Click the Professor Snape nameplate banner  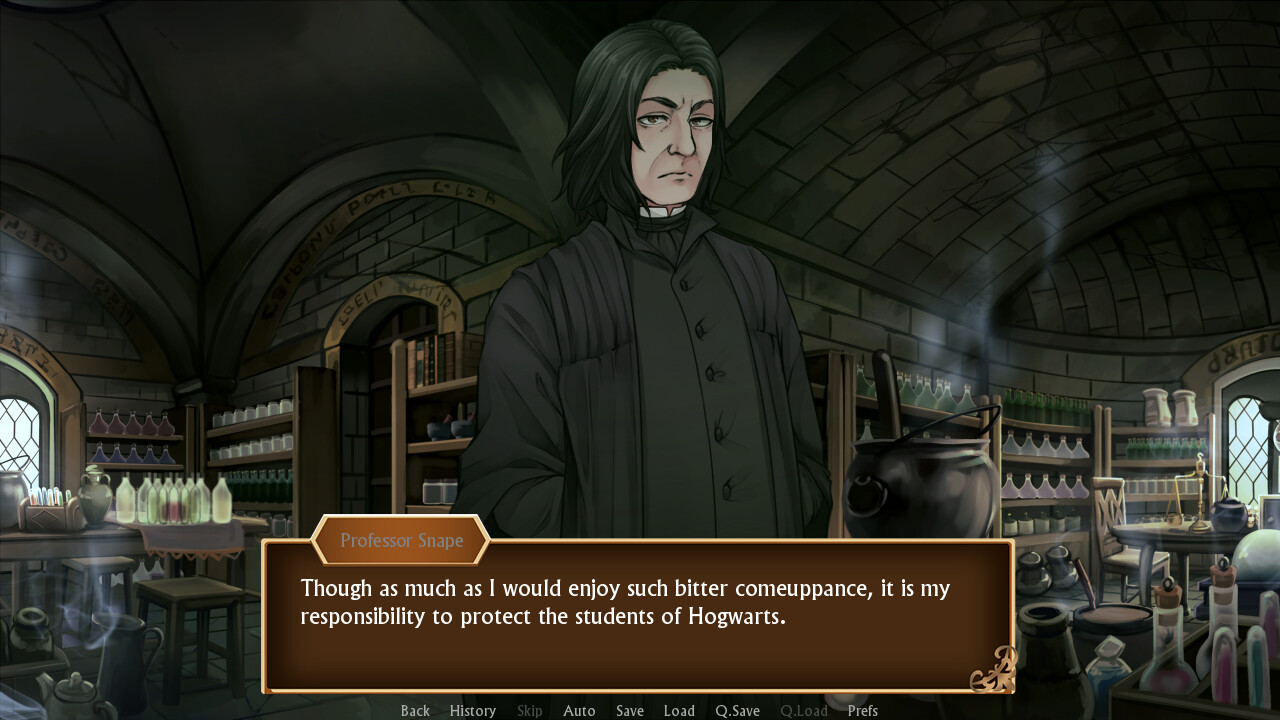401,540
